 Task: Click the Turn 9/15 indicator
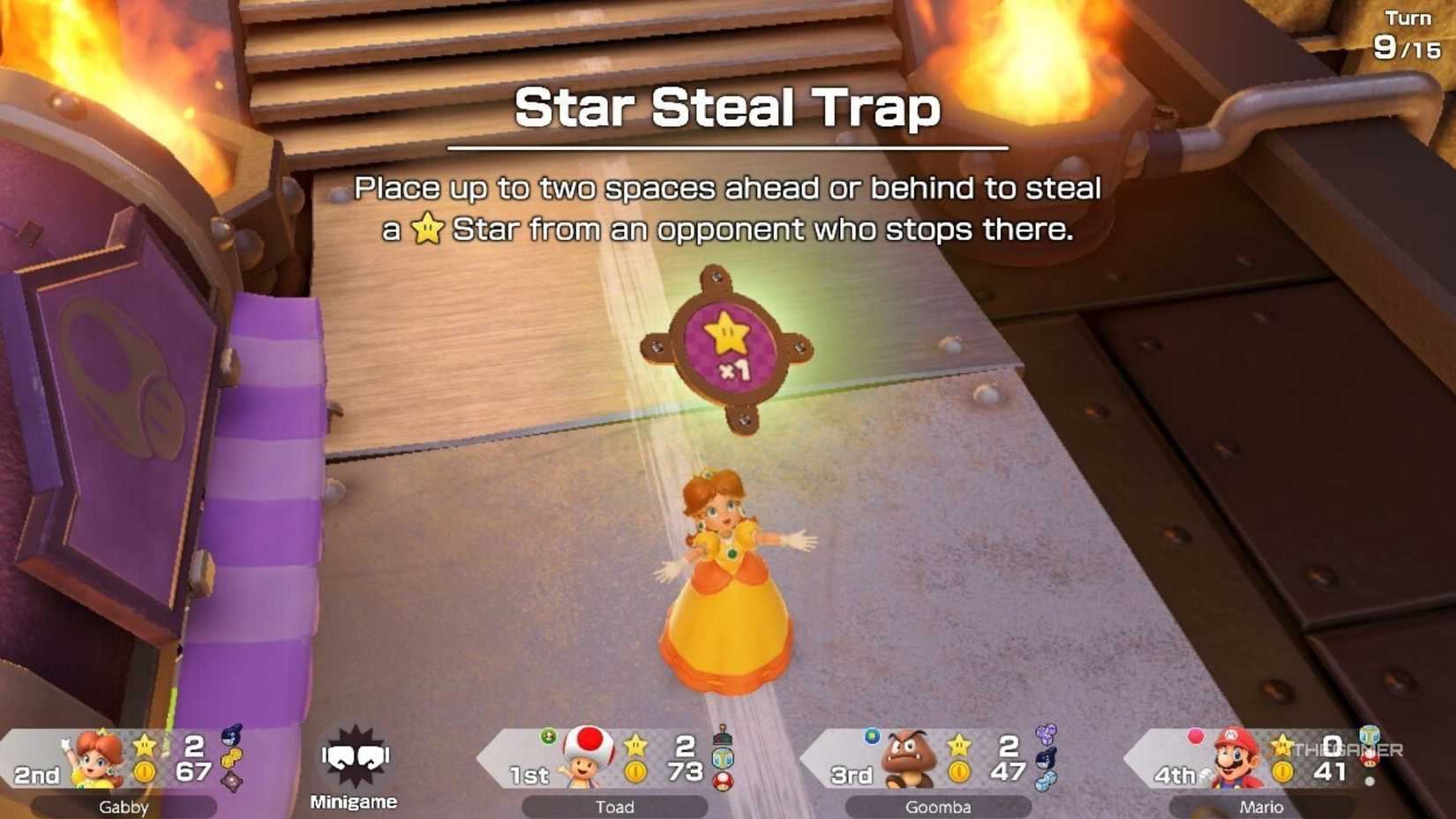pyautogui.click(x=1407, y=34)
